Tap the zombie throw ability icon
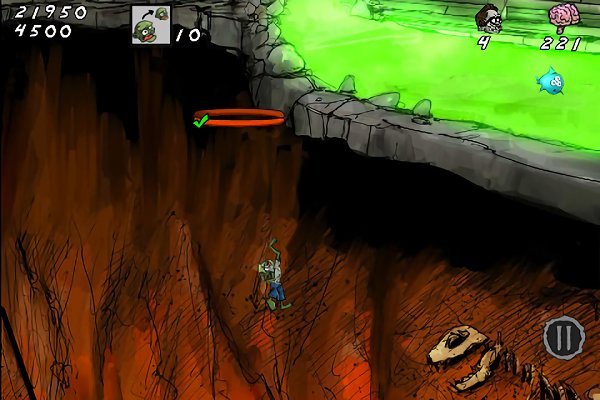Image resolution: width=600 pixels, height=400 pixels. [x=150, y=23]
